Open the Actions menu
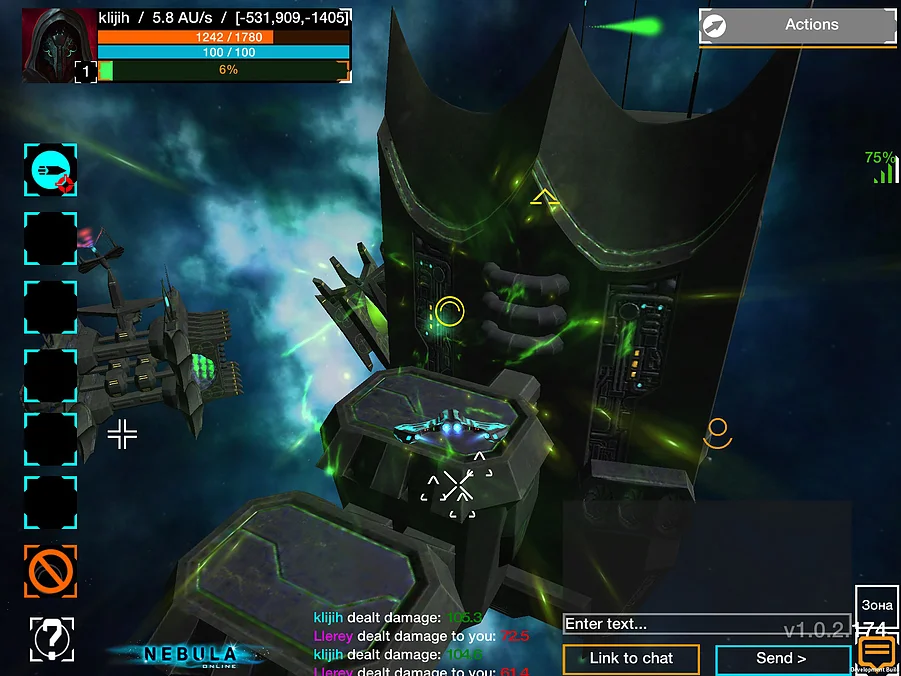The image size is (901, 676). (x=797, y=25)
